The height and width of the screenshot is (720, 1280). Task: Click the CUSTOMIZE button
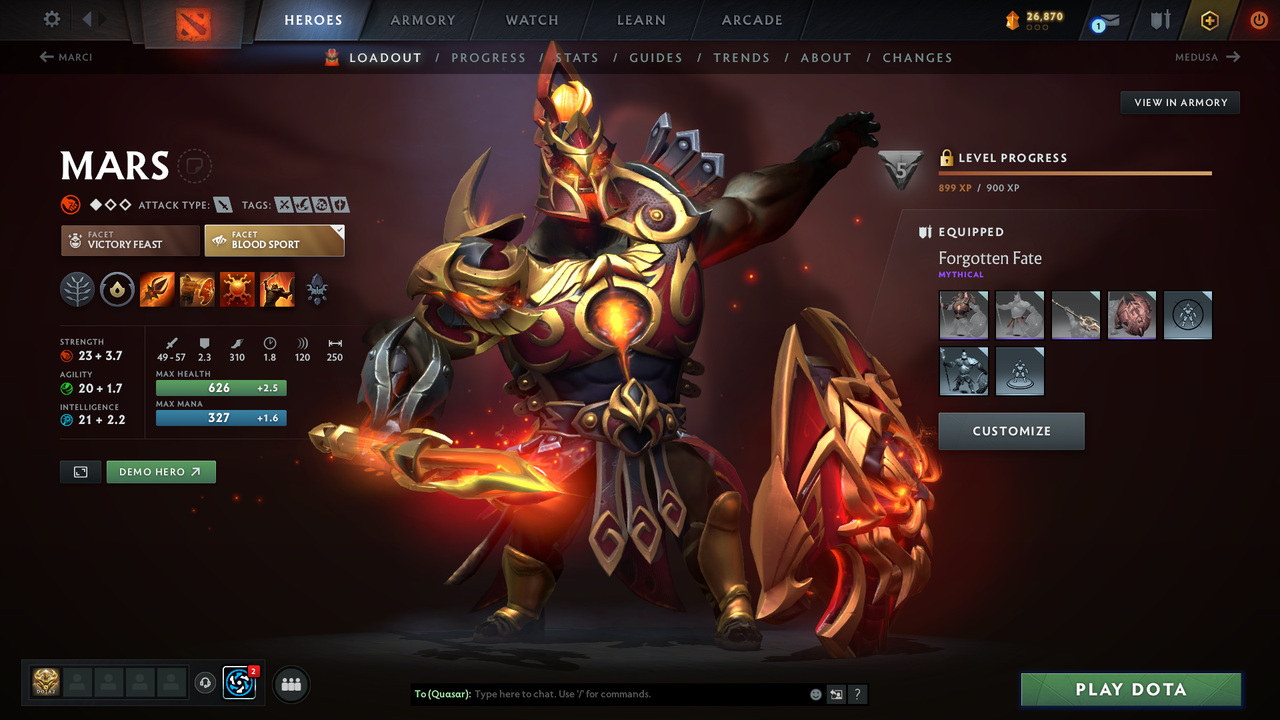point(1011,431)
